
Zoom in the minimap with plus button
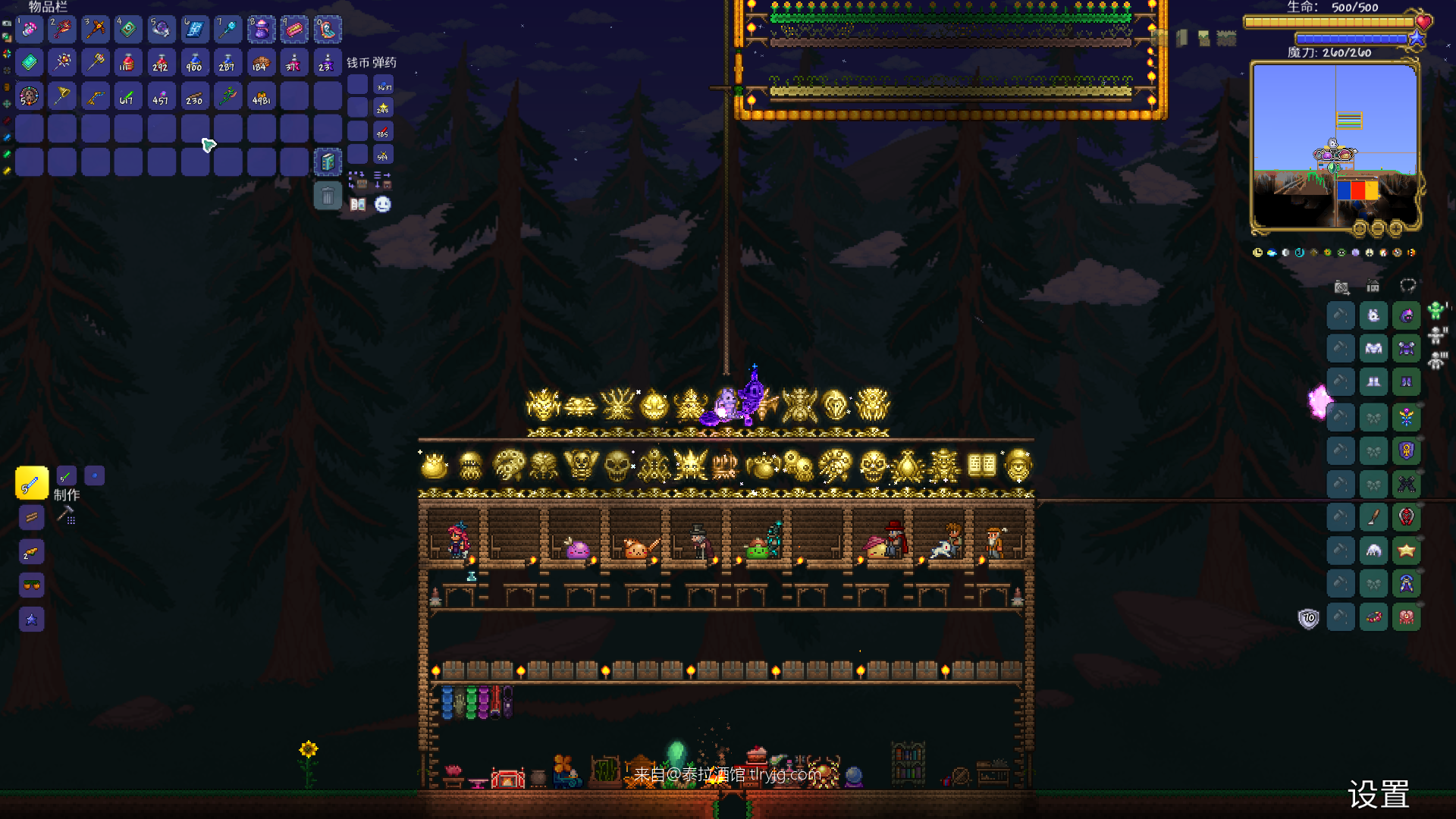1396,227
